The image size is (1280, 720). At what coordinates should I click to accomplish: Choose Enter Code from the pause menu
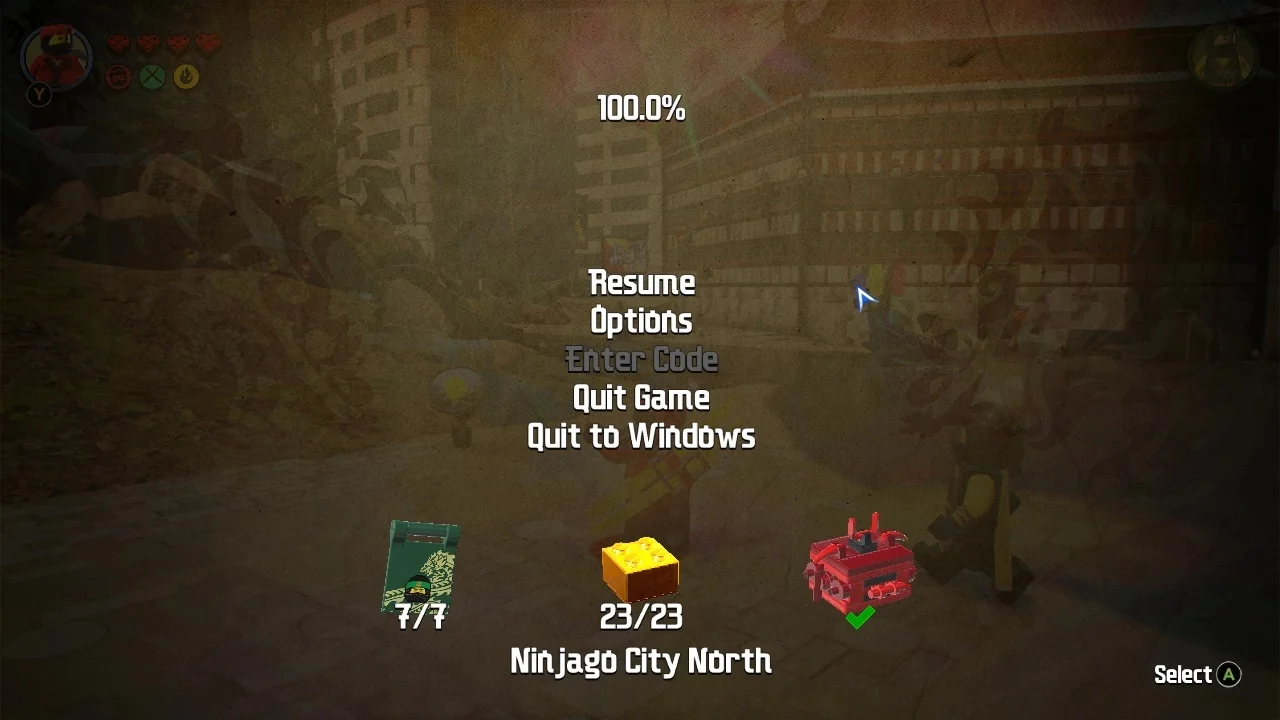(641, 359)
